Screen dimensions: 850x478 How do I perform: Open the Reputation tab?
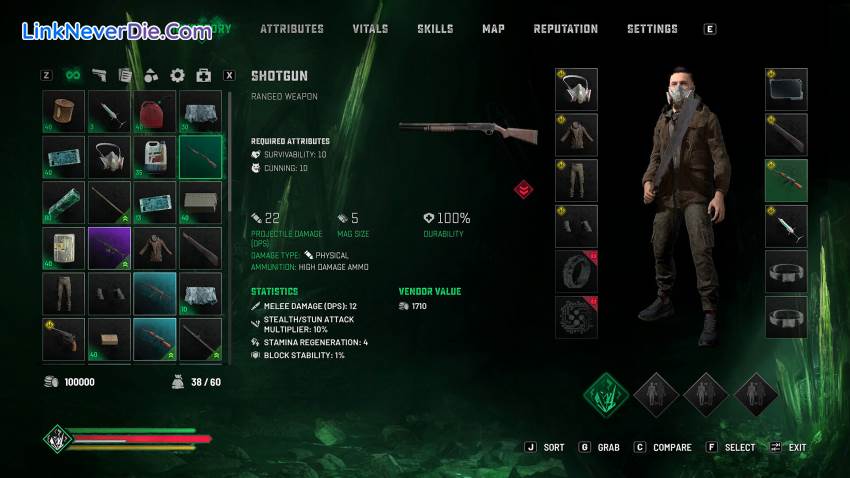[x=565, y=29]
